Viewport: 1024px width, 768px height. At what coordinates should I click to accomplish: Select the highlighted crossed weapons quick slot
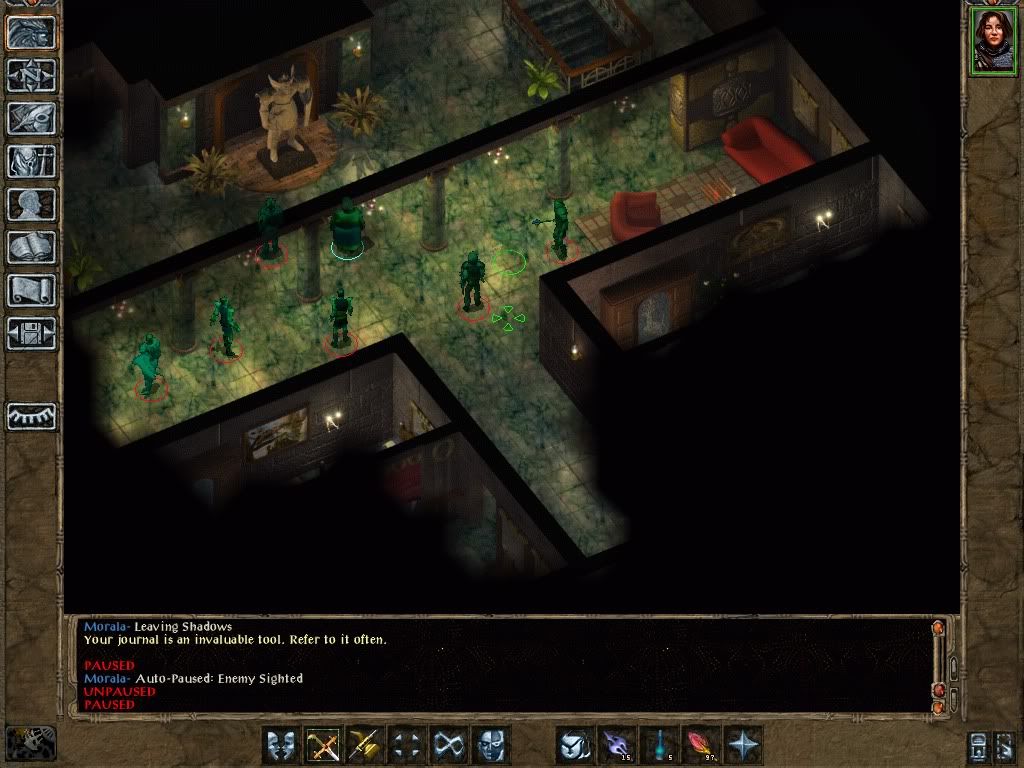pyautogui.click(x=324, y=745)
